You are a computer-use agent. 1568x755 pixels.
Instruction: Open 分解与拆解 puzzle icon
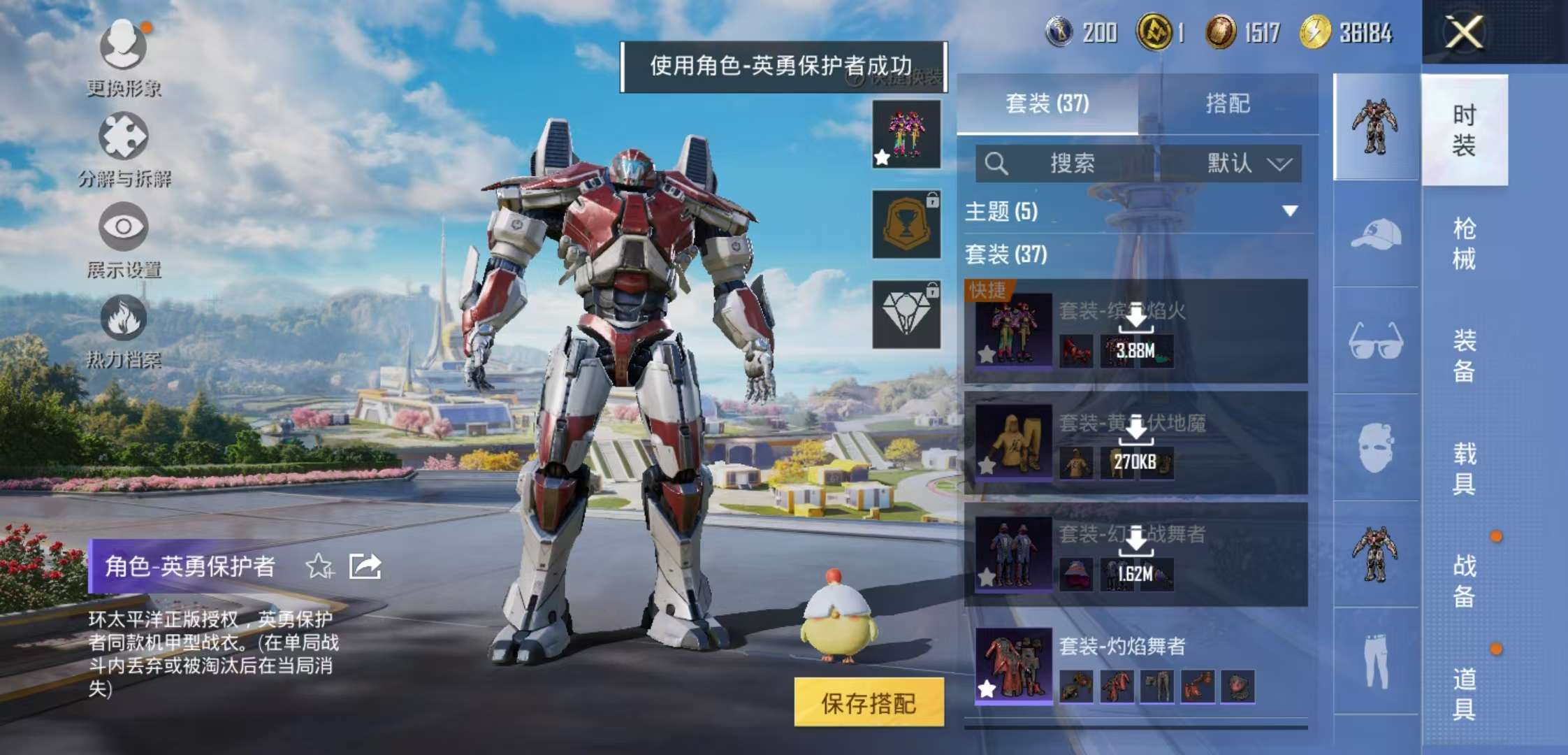pos(124,136)
